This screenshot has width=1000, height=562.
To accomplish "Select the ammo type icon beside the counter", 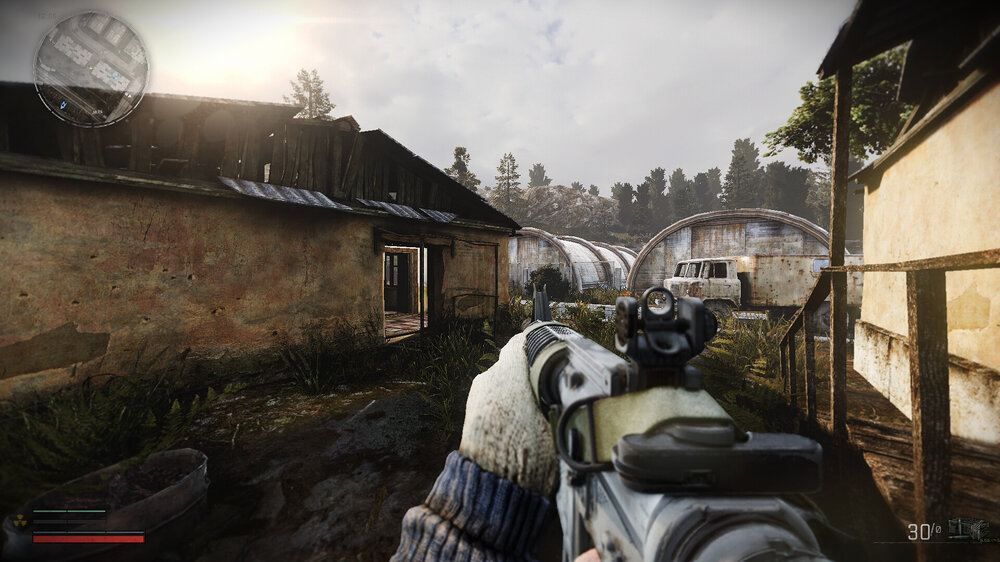I will click(966, 529).
